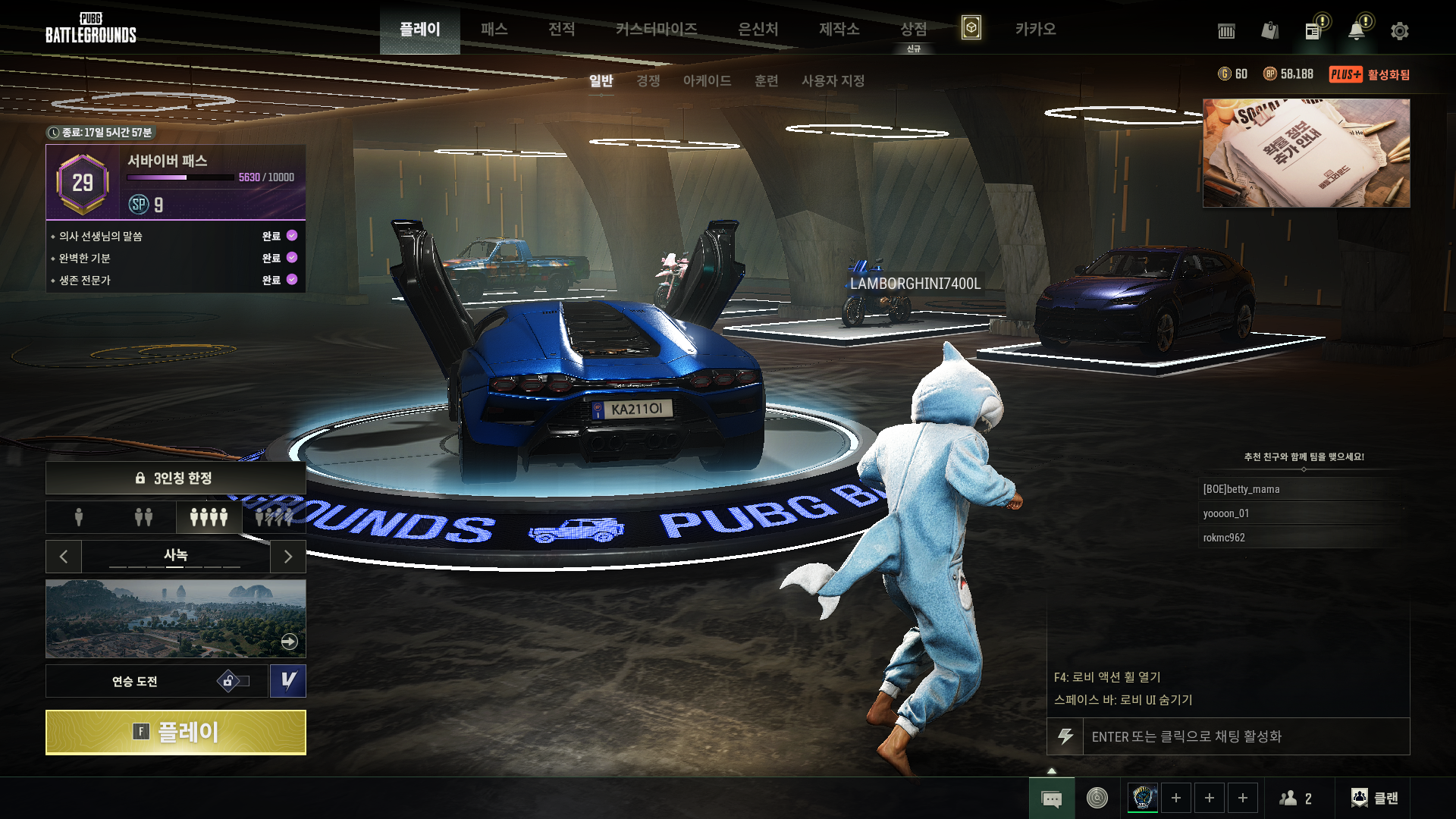The width and height of the screenshot is (1456, 819).
Task: Open the 커스터마이즈 menu
Action: [x=656, y=29]
